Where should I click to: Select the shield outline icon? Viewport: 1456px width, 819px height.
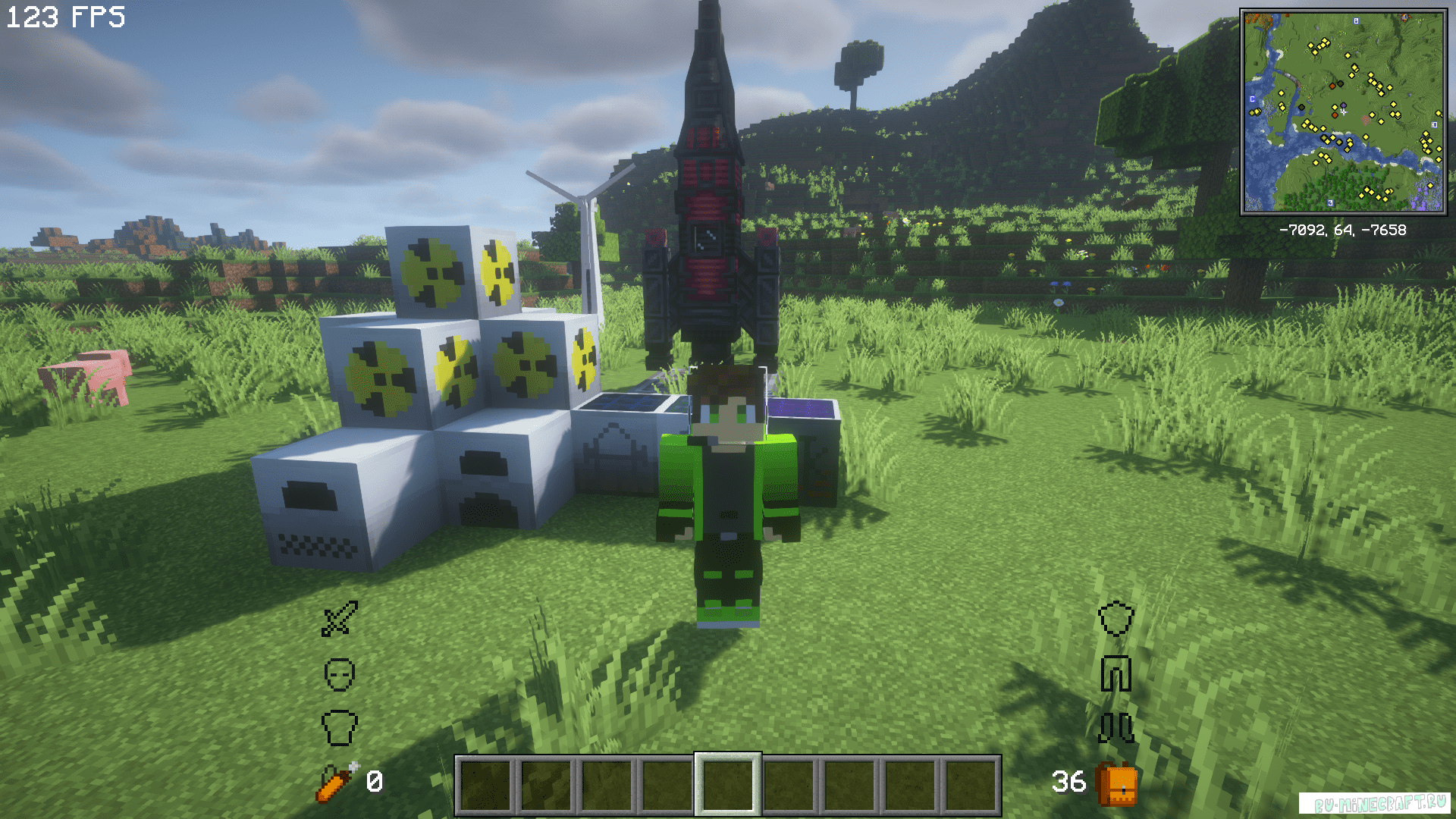1116,619
